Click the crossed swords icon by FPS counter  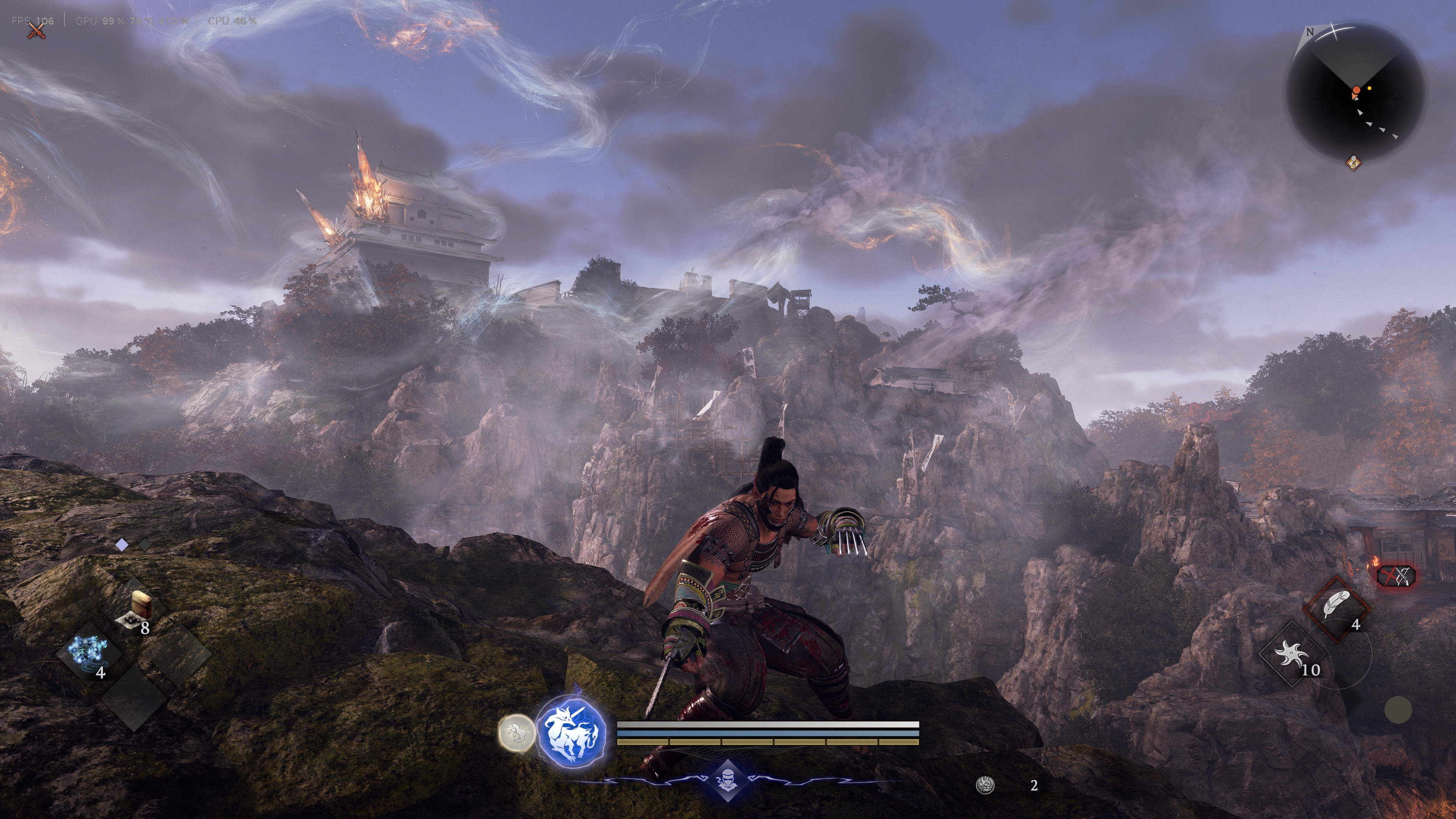tap(37, 31)
